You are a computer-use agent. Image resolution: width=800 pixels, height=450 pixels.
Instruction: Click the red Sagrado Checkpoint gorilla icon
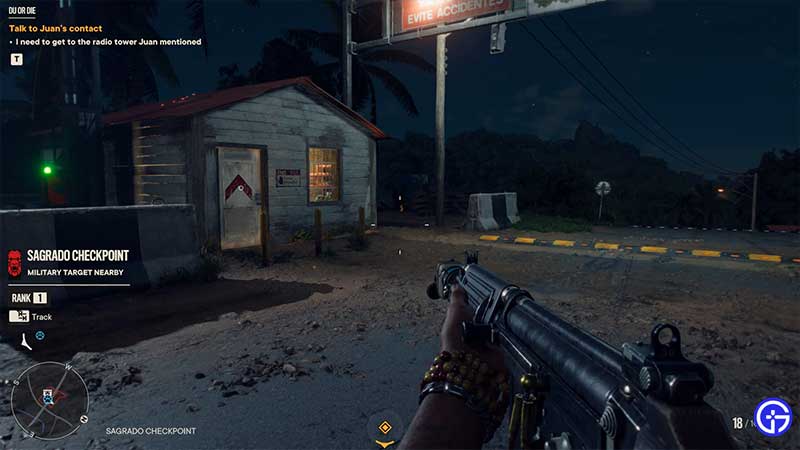tap(13, 262)
